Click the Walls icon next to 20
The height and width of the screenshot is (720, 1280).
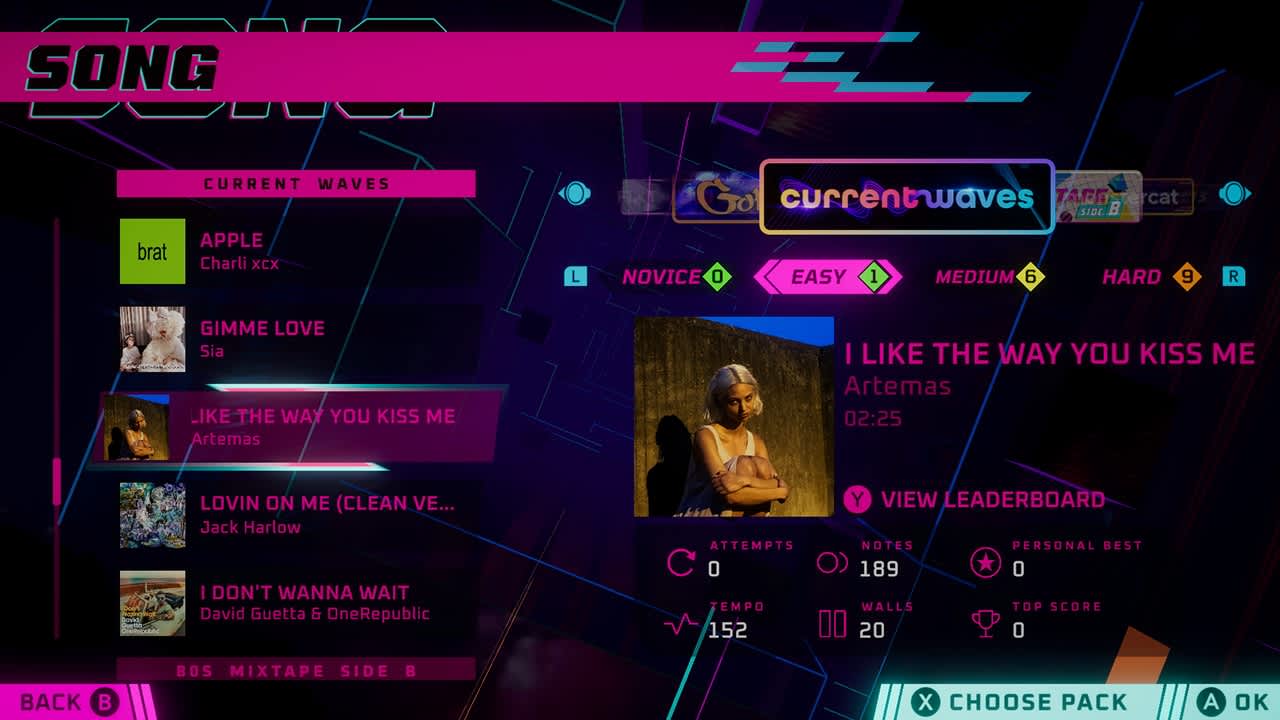tap(830, 625)
